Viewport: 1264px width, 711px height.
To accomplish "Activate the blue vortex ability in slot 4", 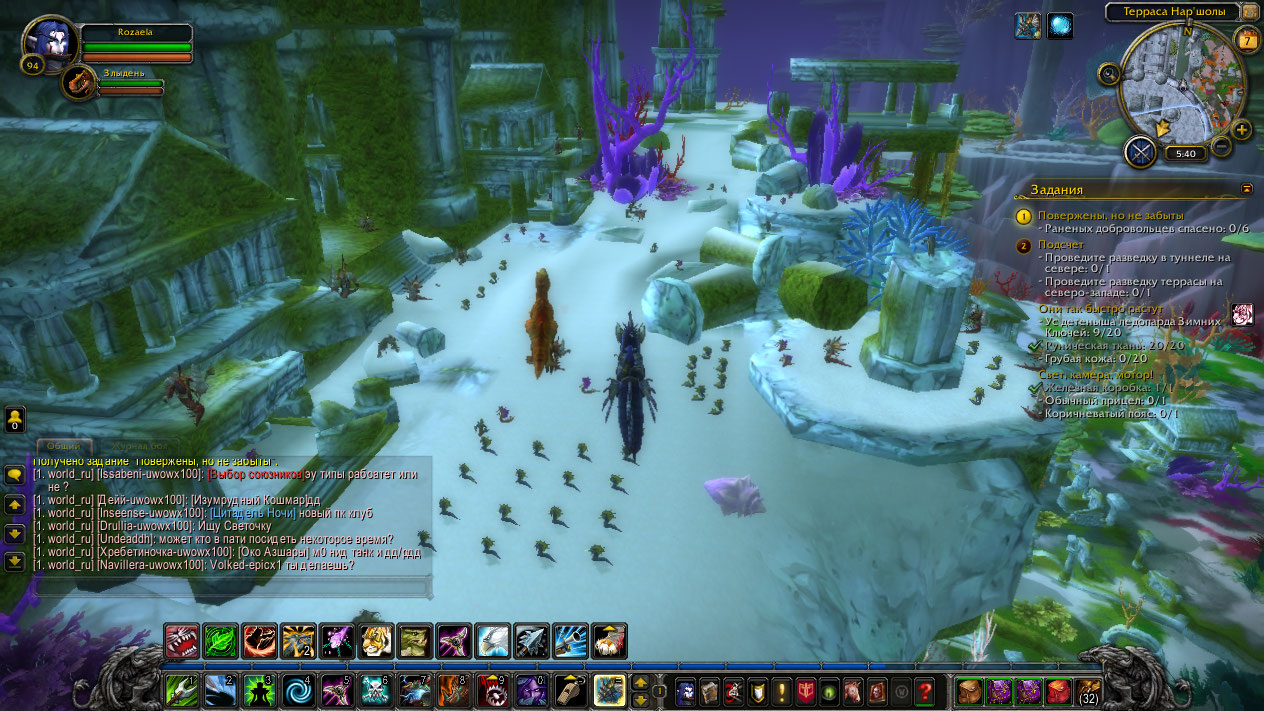I will pos(297,691).
